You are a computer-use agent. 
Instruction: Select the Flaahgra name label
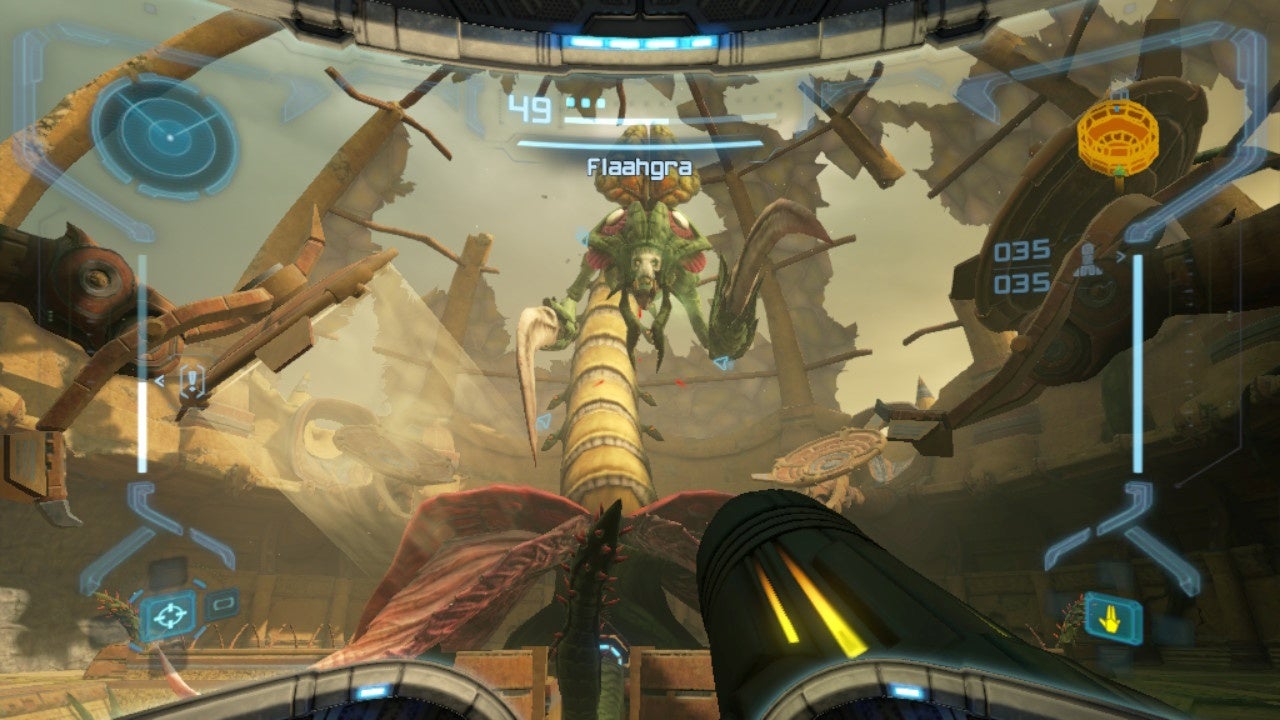tap(640, 166)
